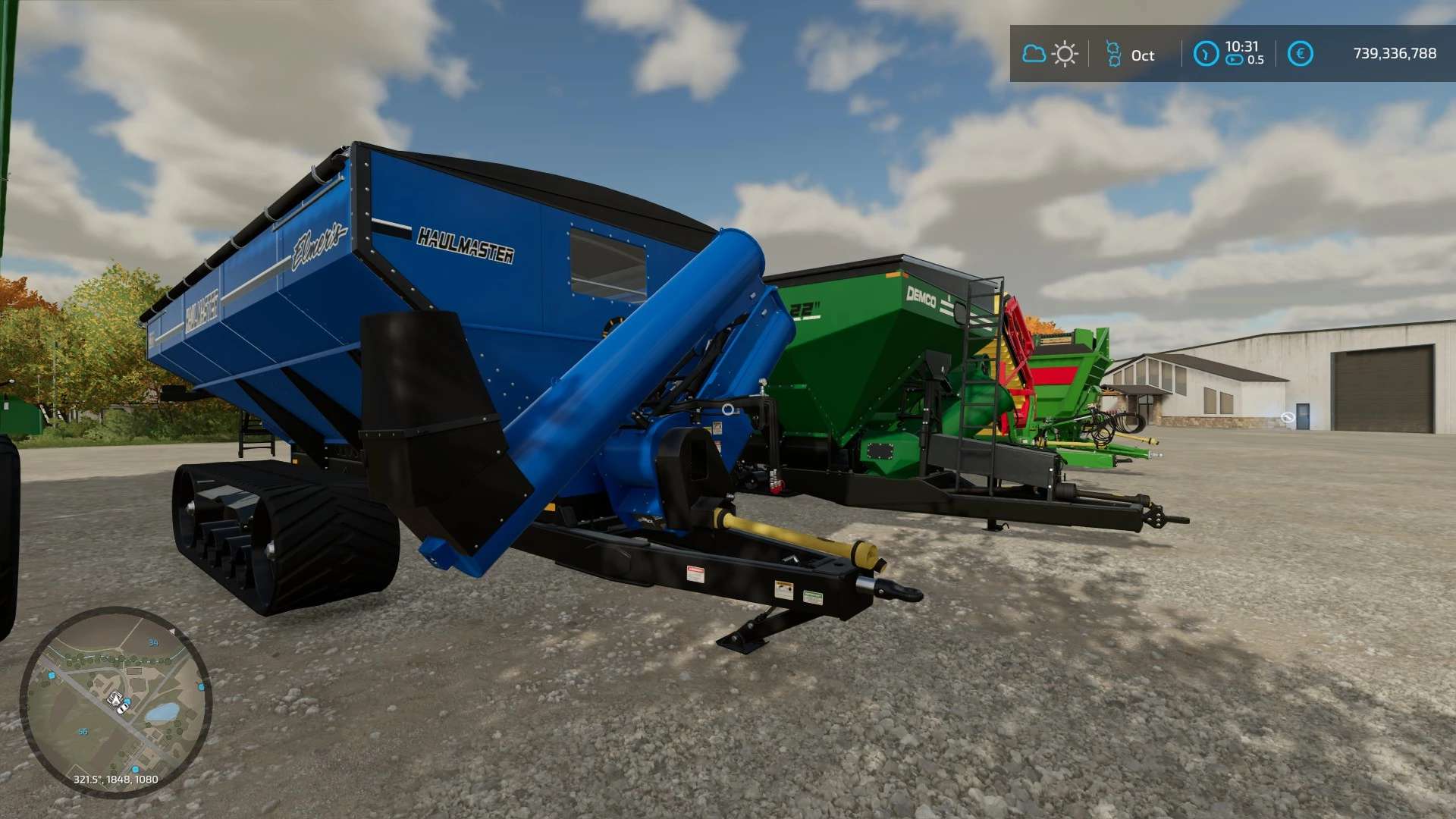1456x819 pixels.
Task: Click the sun weather icon
Action: [1065, 54]
